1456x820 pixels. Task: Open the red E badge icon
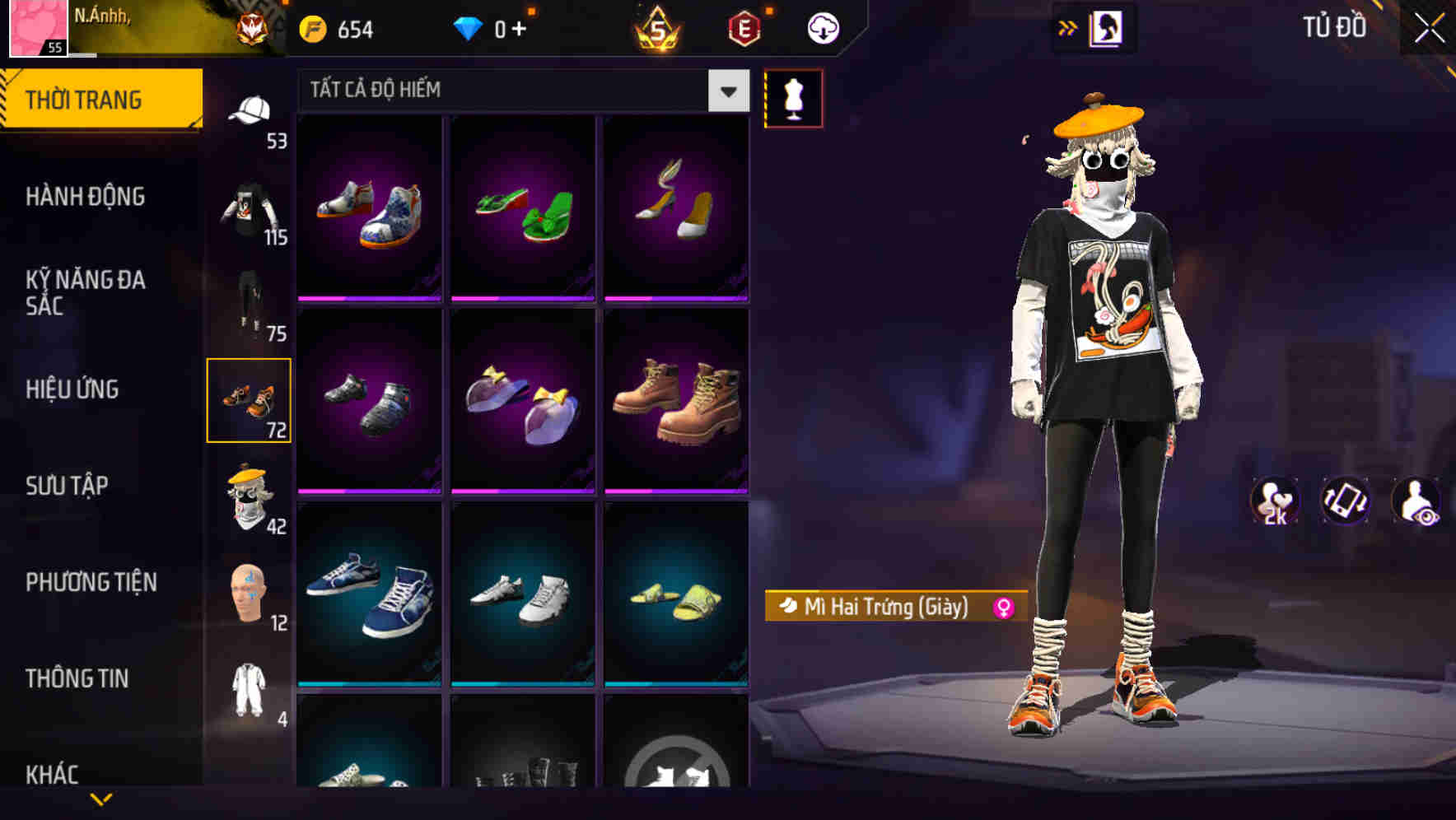tap(744, 27)
